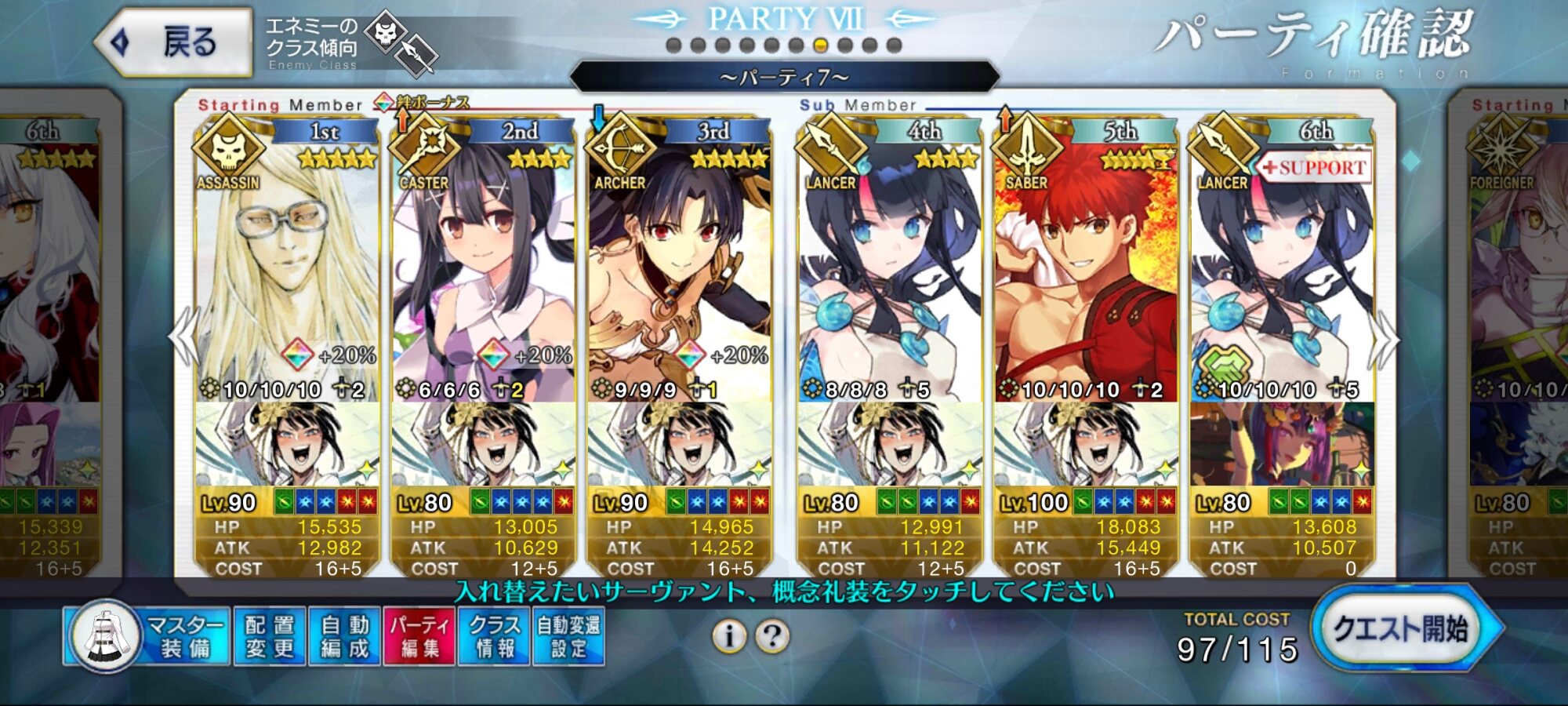Switch to the next party with right arrow

(x=1385, y=339)
